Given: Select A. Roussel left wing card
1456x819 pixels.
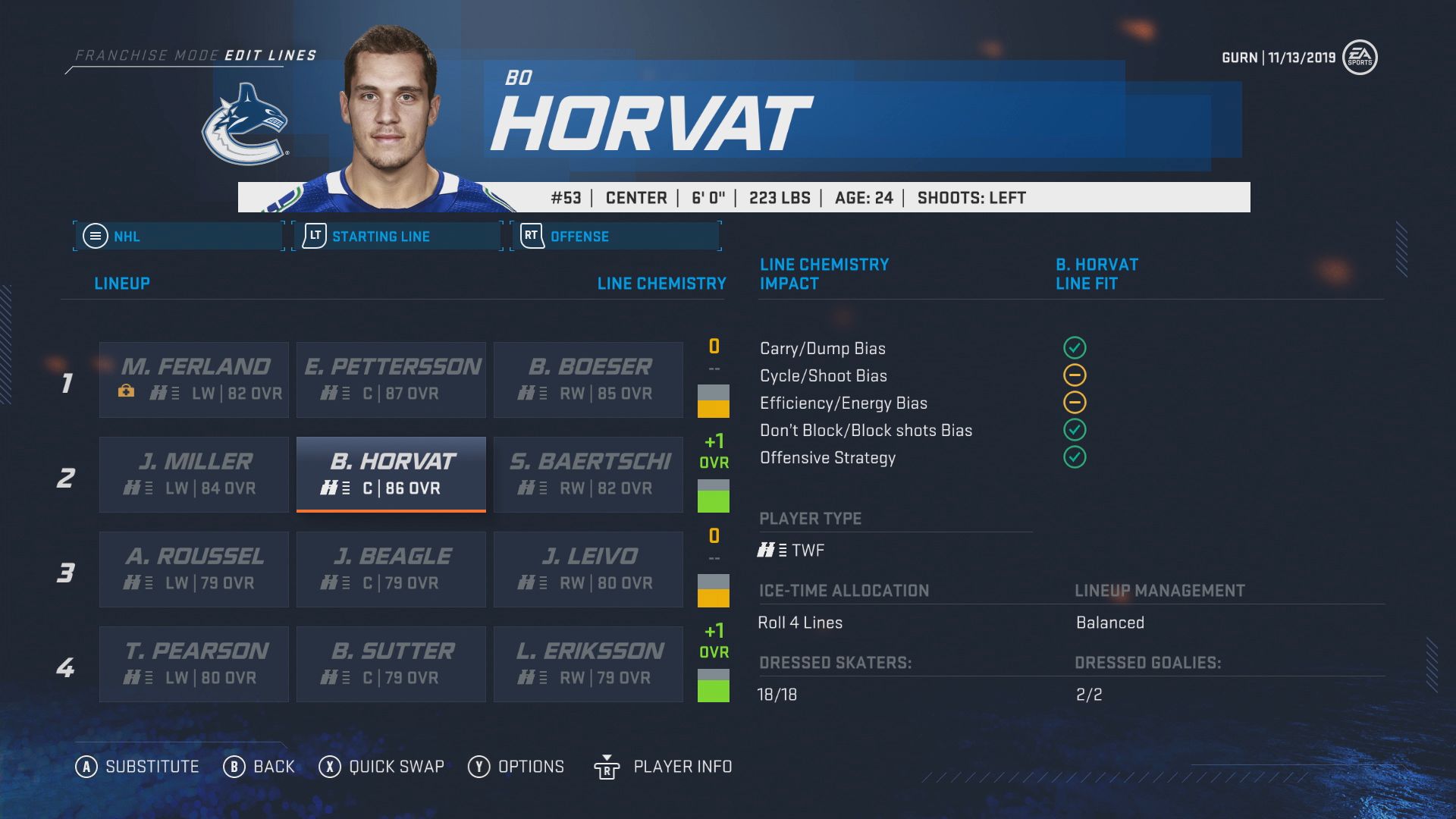Looking at the screenshot, I should pos(194,569).
